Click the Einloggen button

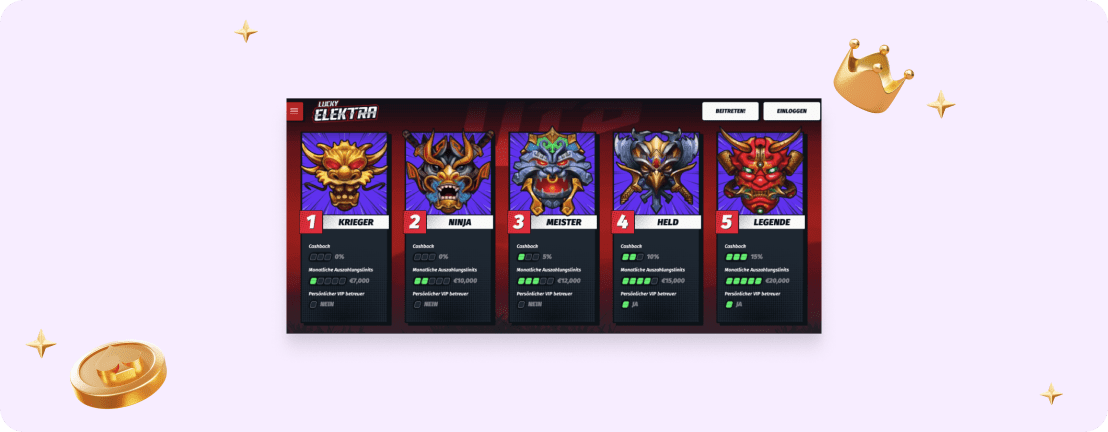tap(791, 111)
